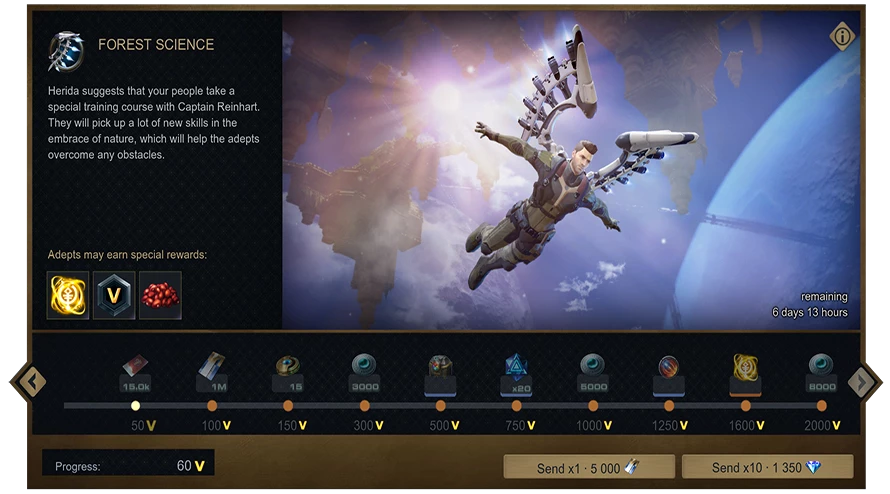Select the 150 V milestone reward
Image resolution: width=890 pixels, height=494 pixels.
tap(288, 372)
